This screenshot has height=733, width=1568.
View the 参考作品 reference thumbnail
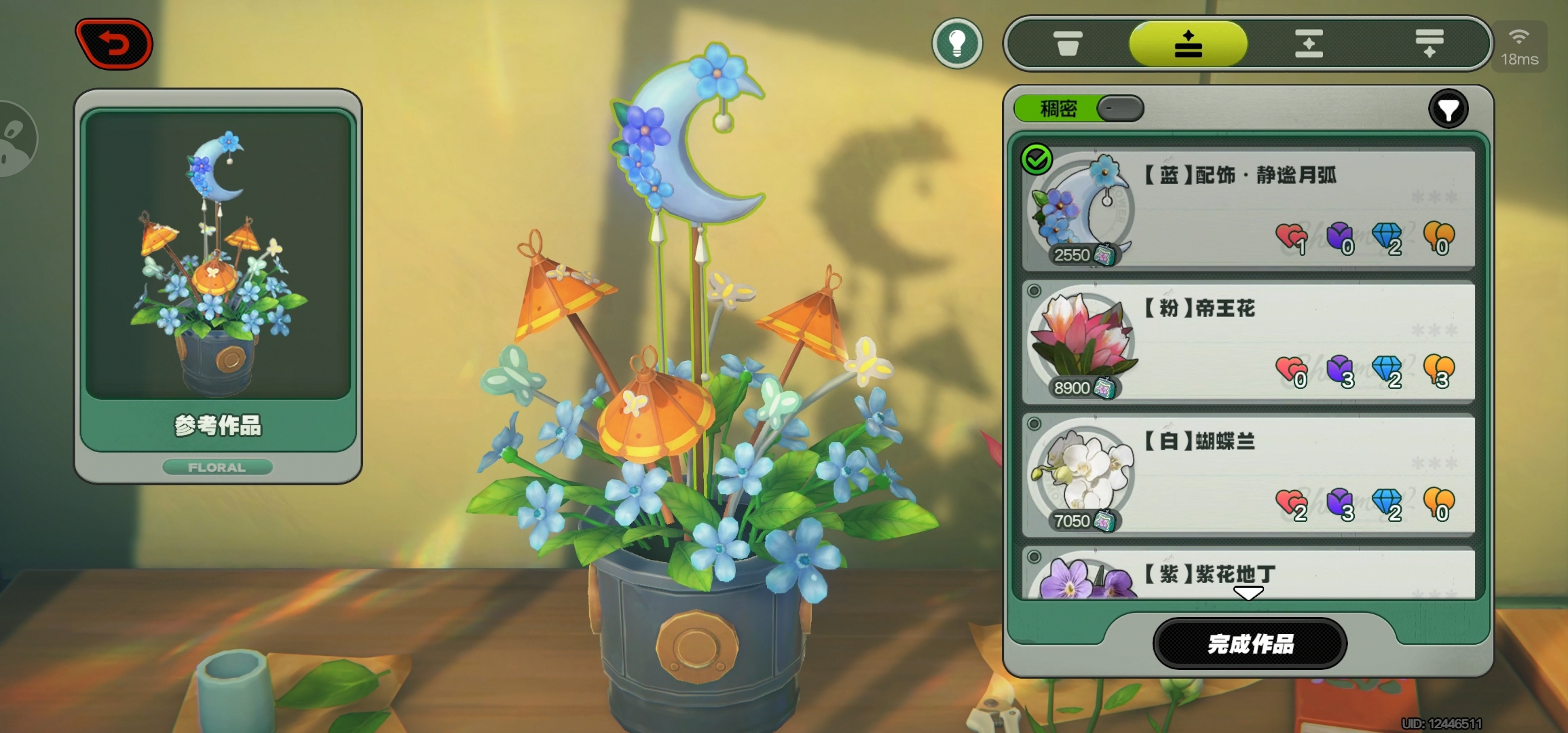pyautogui.click(x=218, y=258)
